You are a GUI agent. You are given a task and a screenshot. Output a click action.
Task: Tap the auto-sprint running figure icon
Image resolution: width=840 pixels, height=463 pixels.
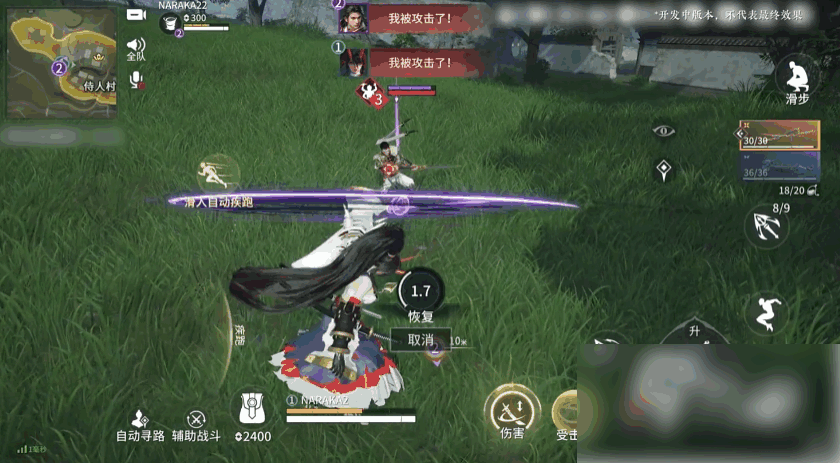(217, 172)
